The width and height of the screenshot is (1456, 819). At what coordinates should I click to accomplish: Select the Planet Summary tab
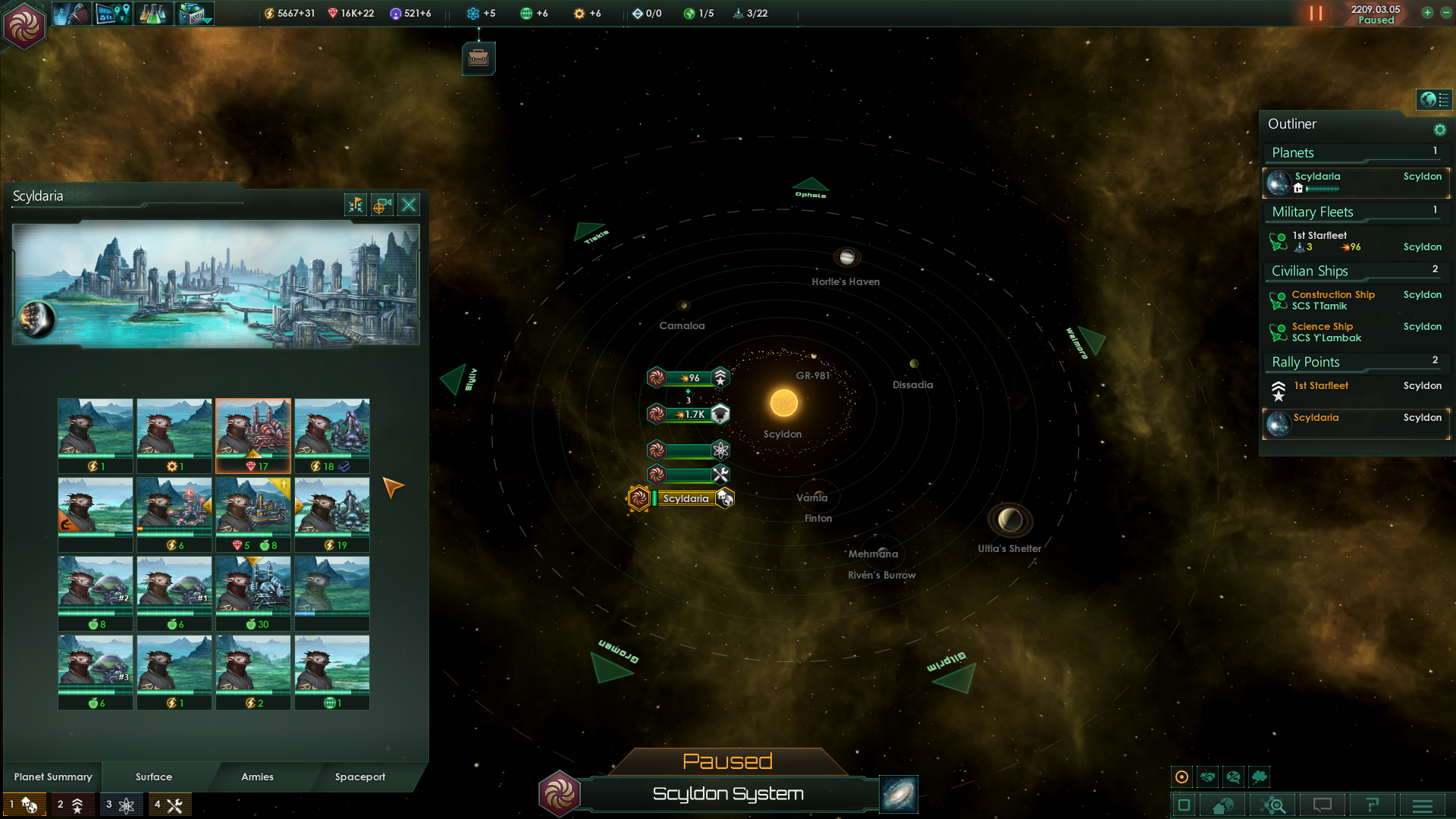(x=53, y=777)
